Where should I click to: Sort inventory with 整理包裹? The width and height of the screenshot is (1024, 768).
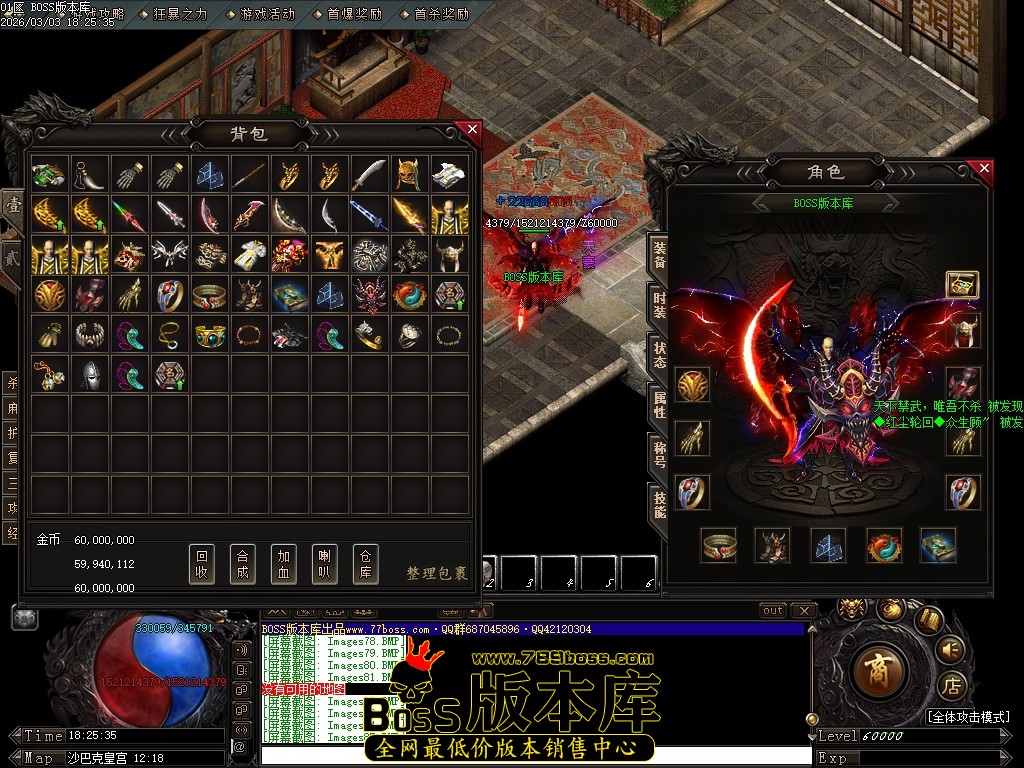click(437, 573)
